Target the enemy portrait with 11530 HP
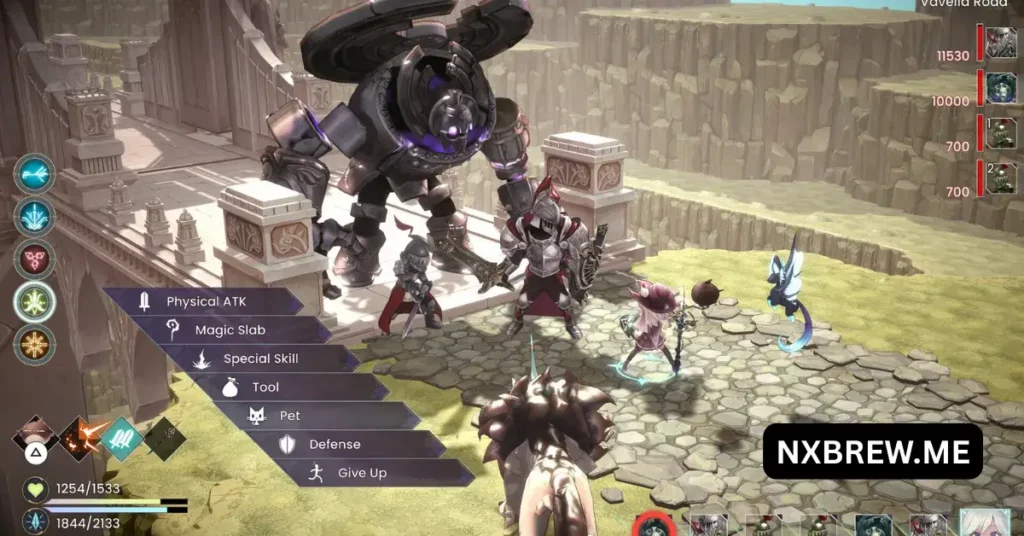The image size is (1024, 536). [x=1000, y=45]
